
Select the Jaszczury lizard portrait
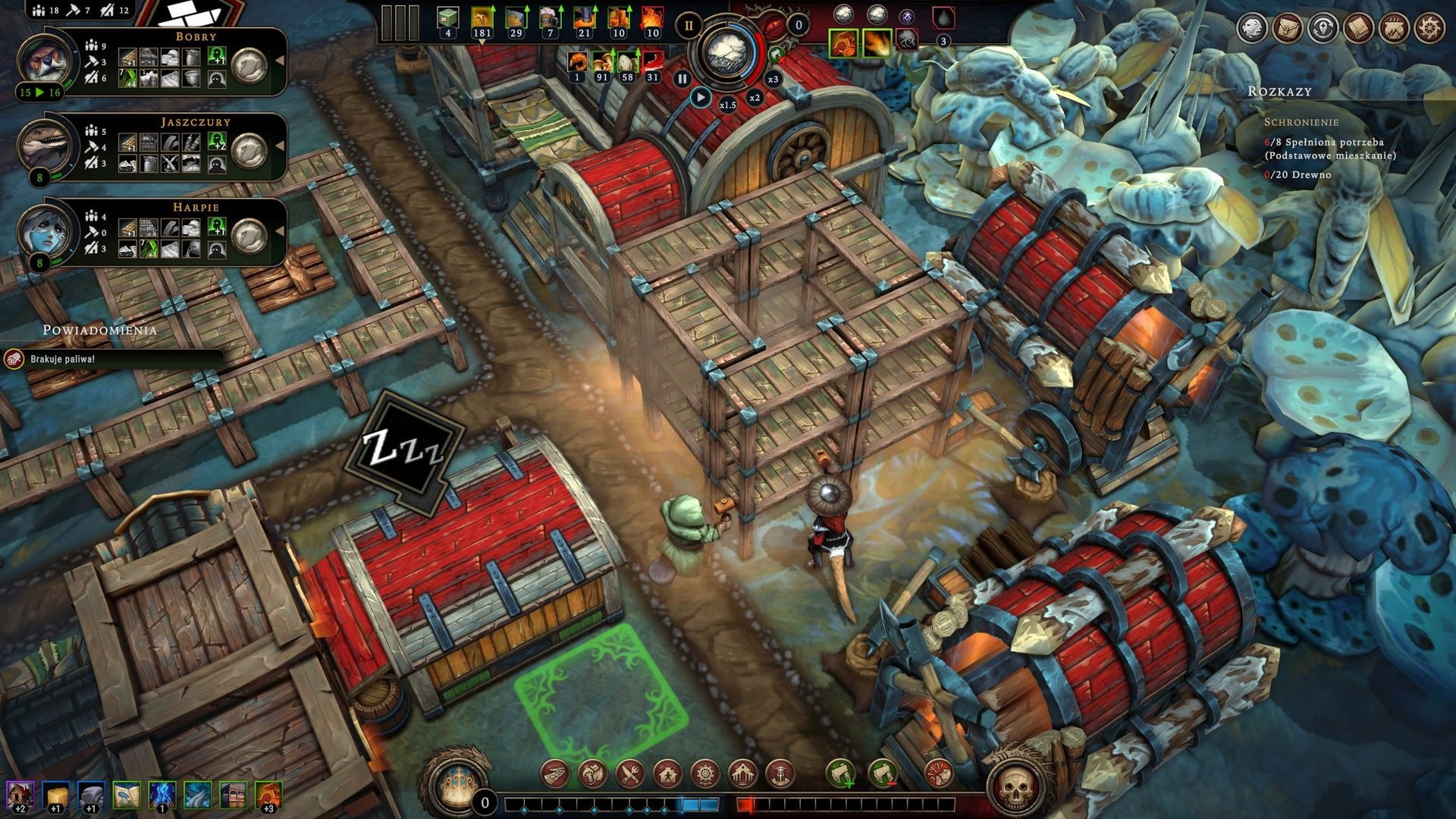[46, 145]
